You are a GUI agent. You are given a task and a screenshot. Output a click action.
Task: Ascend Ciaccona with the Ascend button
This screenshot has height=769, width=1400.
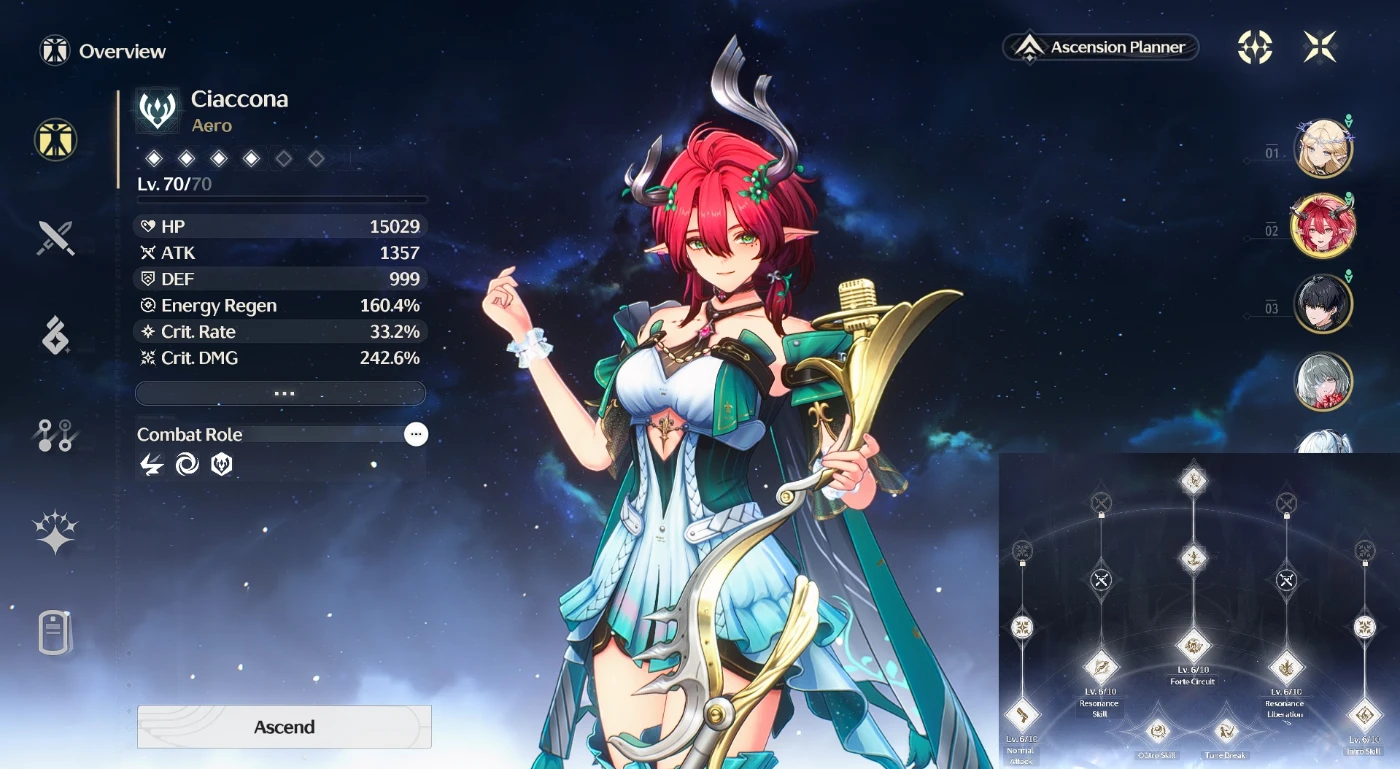tap(284, 727)
